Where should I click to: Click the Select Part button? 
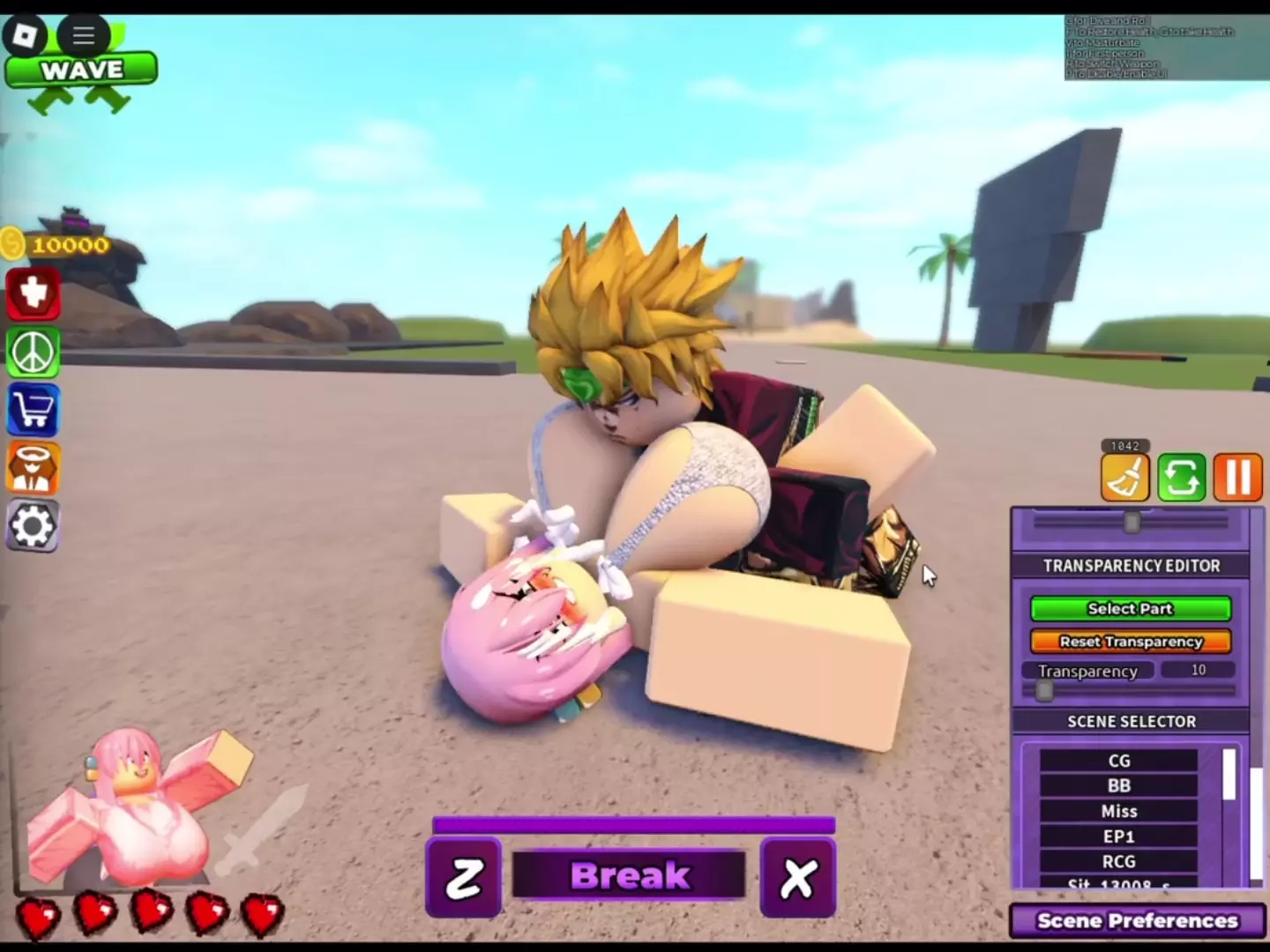[x=1131, y=608]
